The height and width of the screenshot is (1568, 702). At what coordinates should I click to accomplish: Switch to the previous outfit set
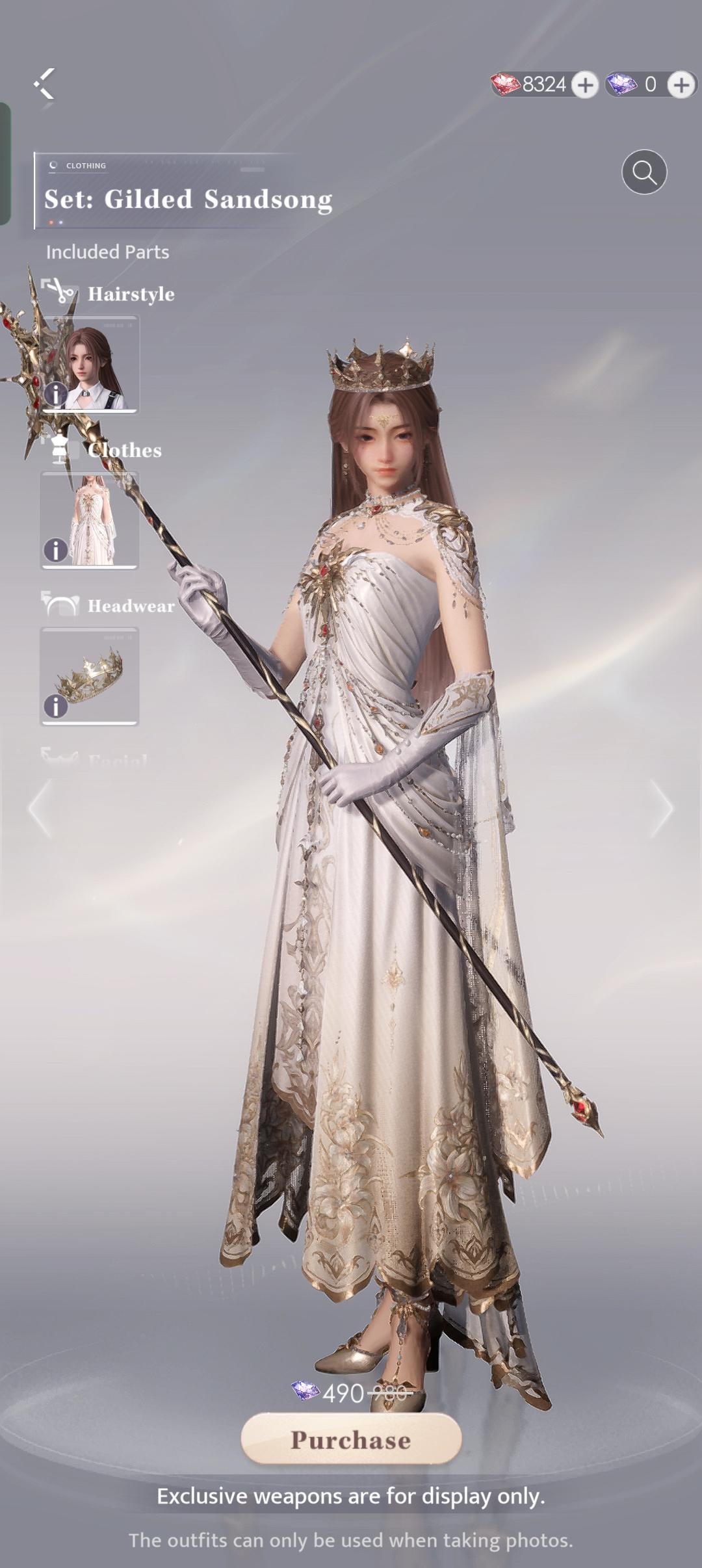[x=39, y=808]
